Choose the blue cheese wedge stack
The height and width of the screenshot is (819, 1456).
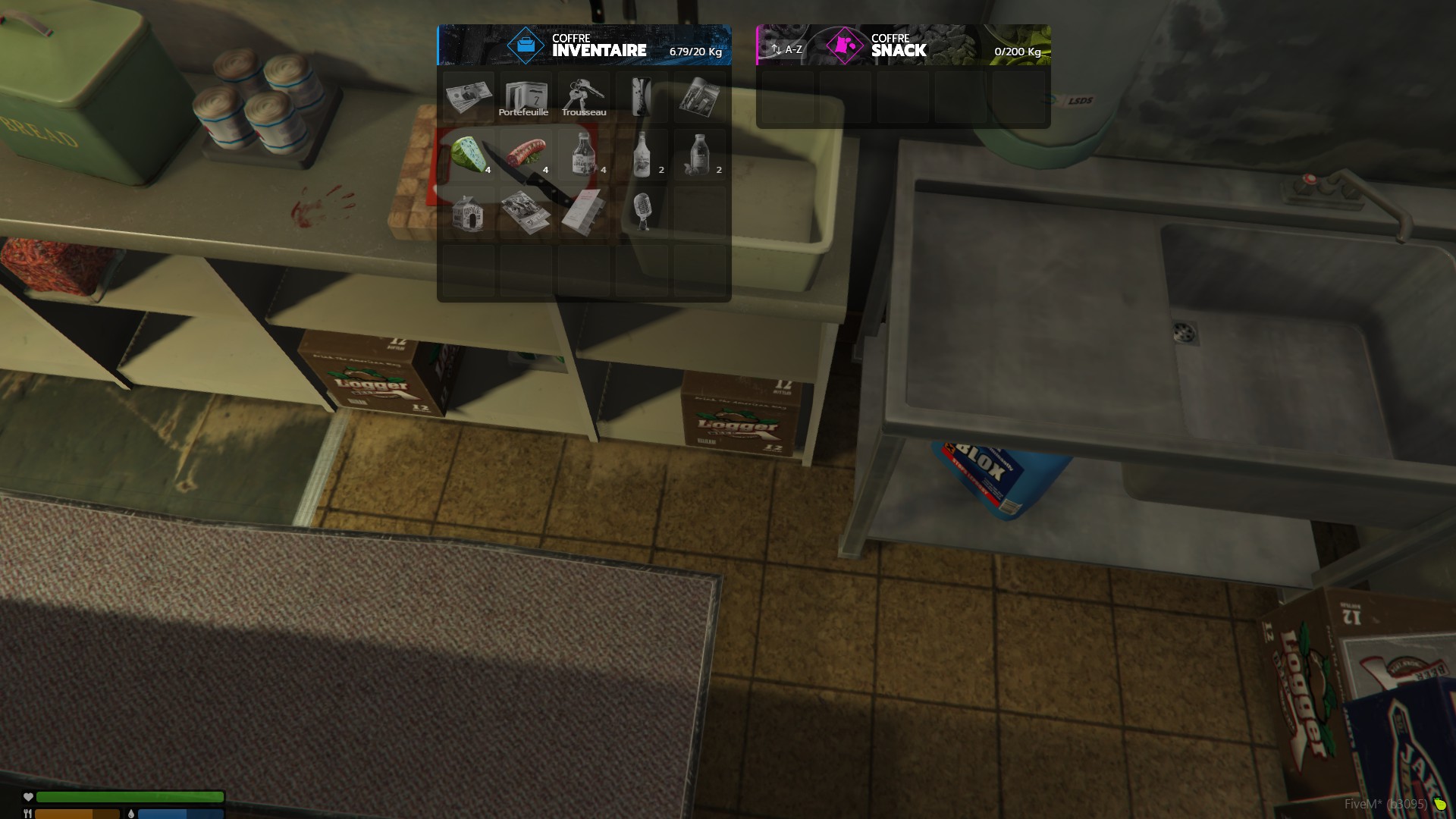468,155
